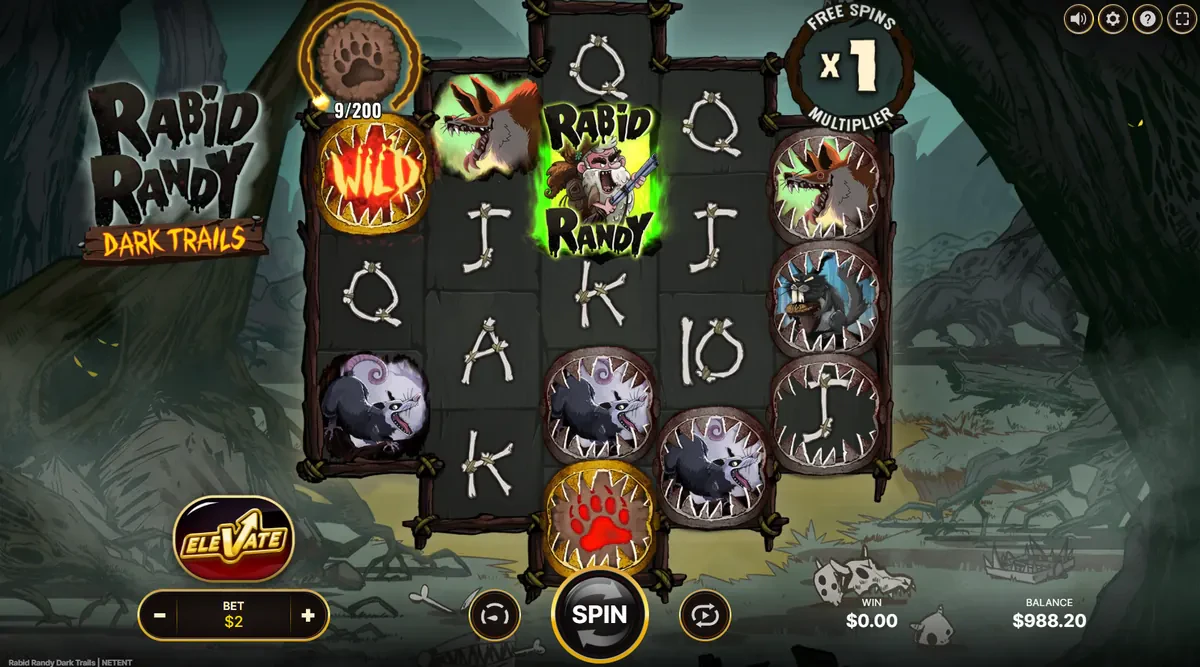Decrease the bet with the minus button
Screen dimensions: 1200x667
click(x=160, y=615)
